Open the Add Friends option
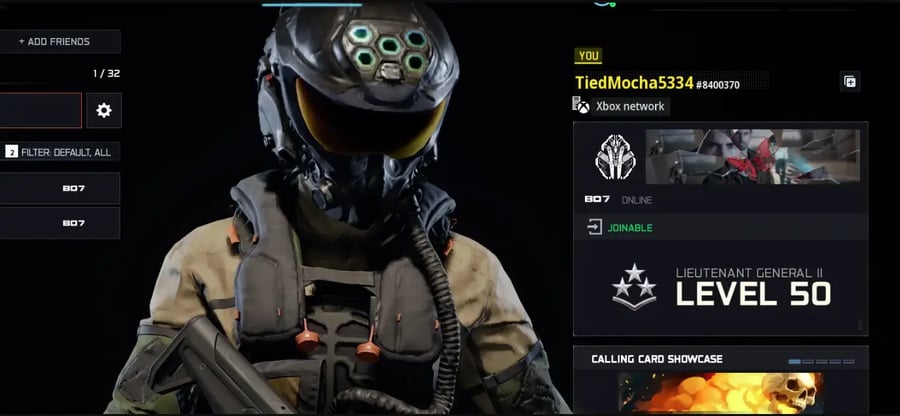This screenshot has height=416, width=900. (x=59, y=42)
